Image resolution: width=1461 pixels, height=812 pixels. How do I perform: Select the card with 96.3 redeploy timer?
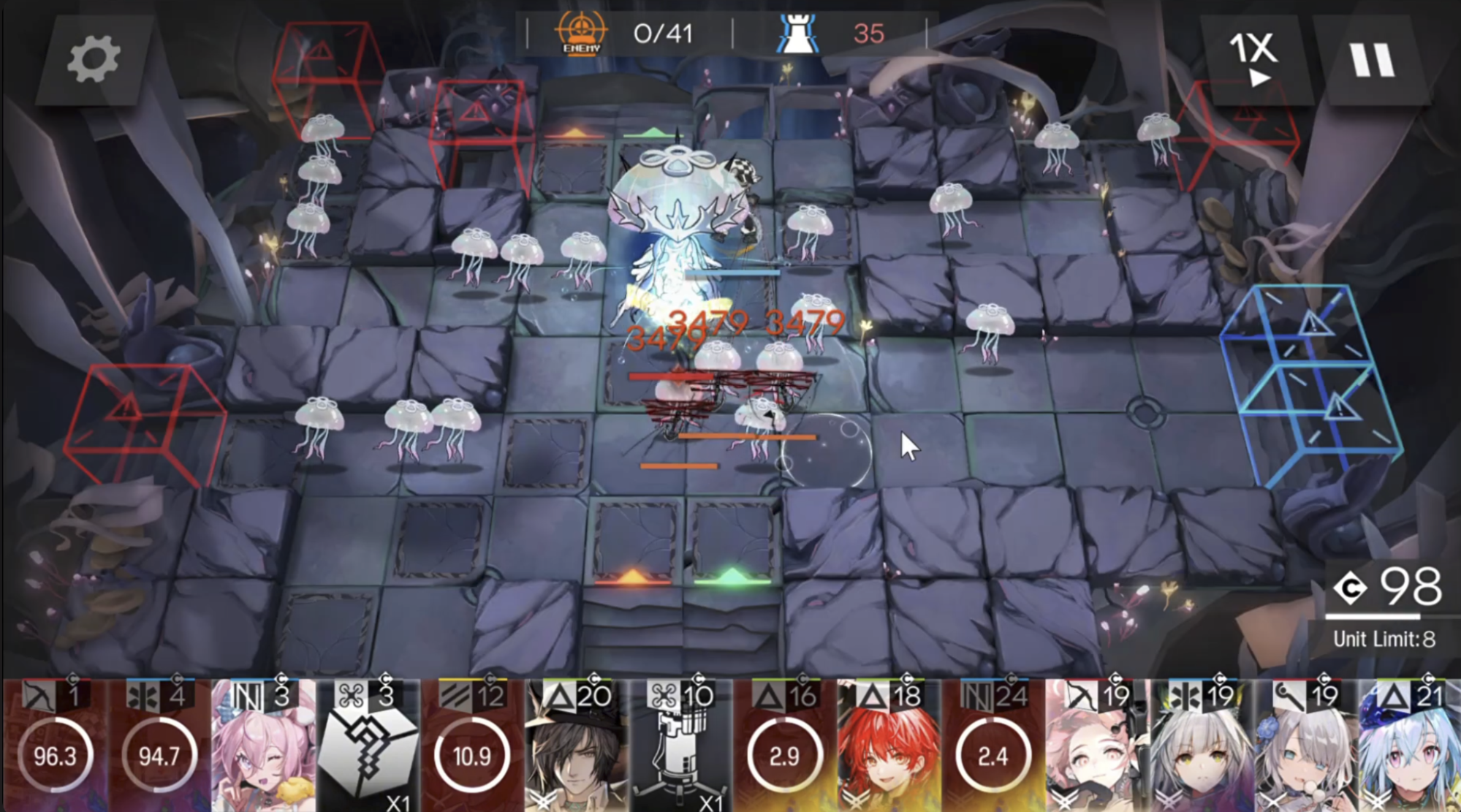click(56, 745)
